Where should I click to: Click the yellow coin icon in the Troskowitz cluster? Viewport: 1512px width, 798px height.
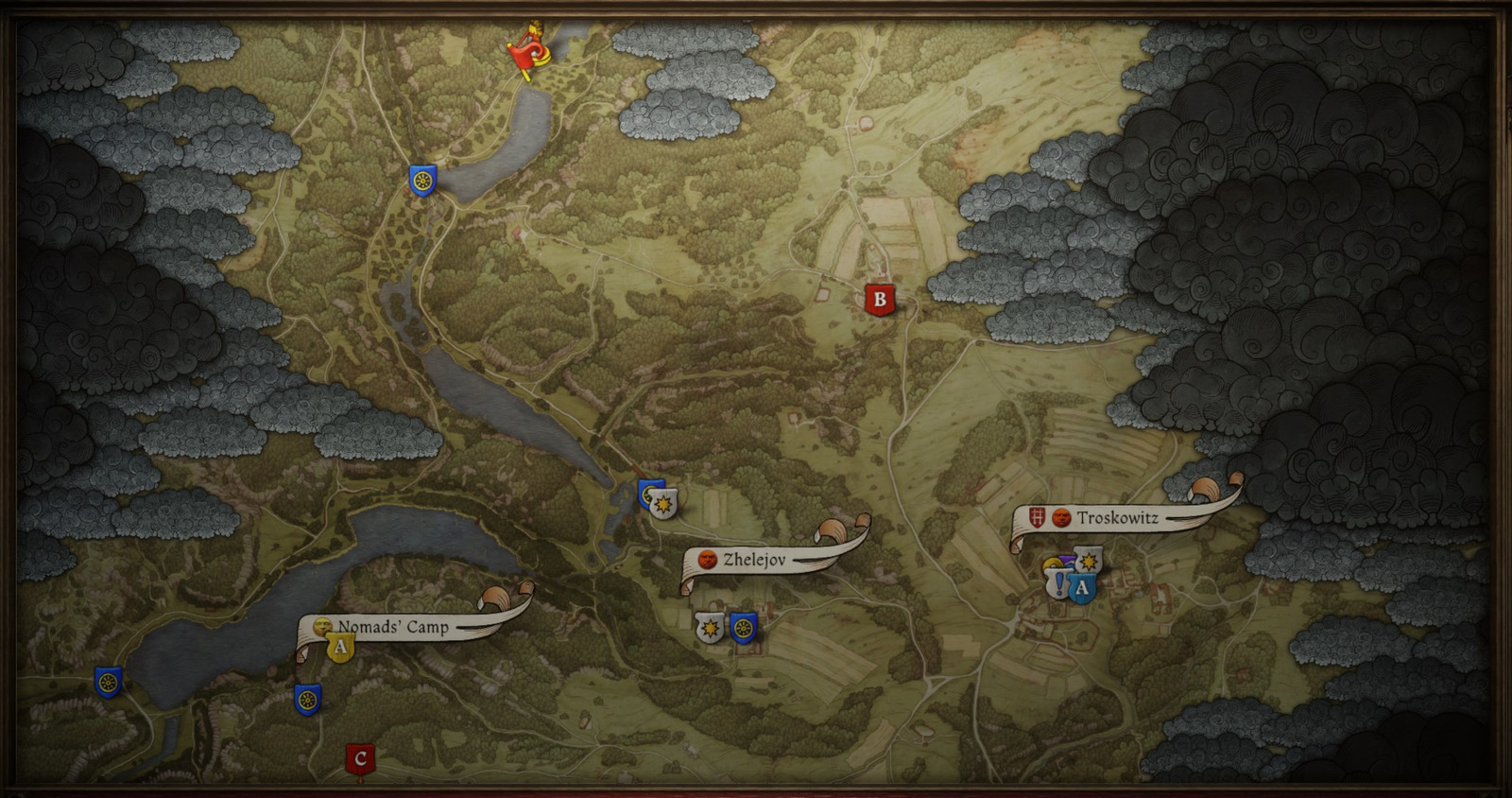tap(1050, 564)
